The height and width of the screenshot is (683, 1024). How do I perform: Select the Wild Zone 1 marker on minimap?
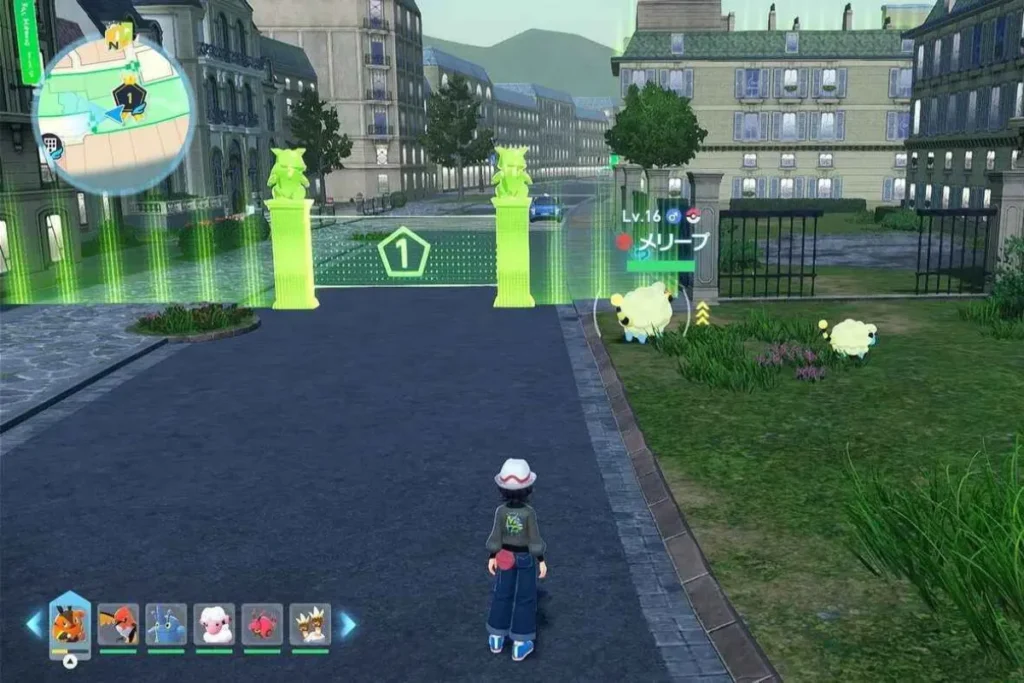point(129,97)
